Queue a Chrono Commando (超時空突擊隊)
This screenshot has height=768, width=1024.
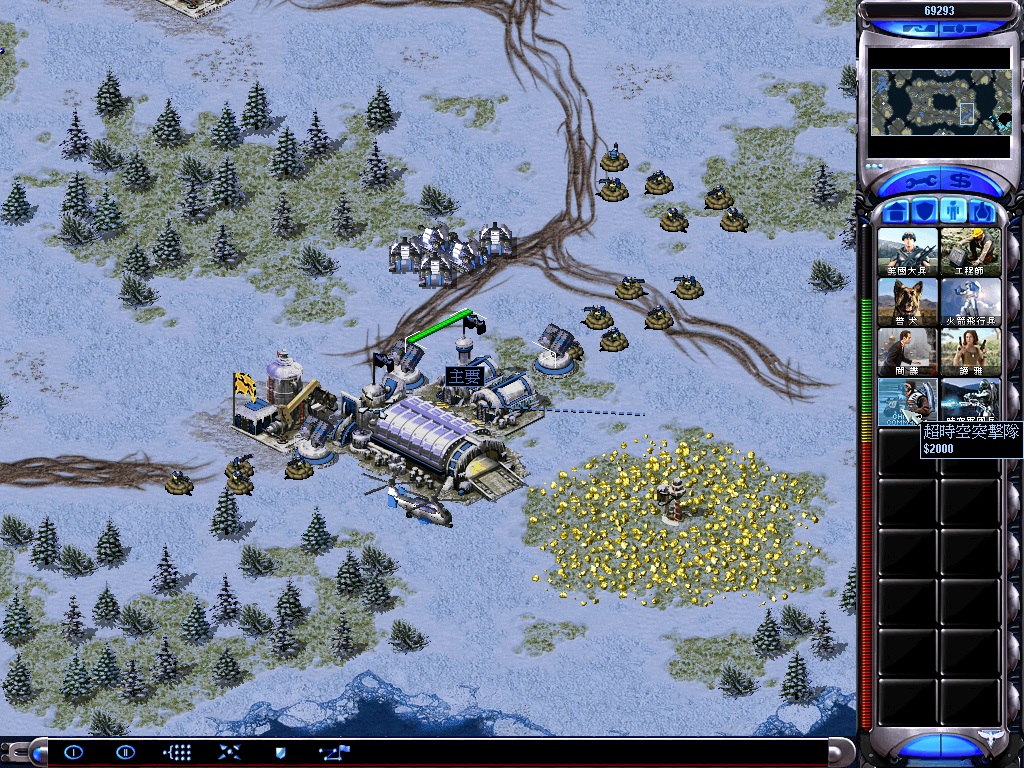(908, 401)
